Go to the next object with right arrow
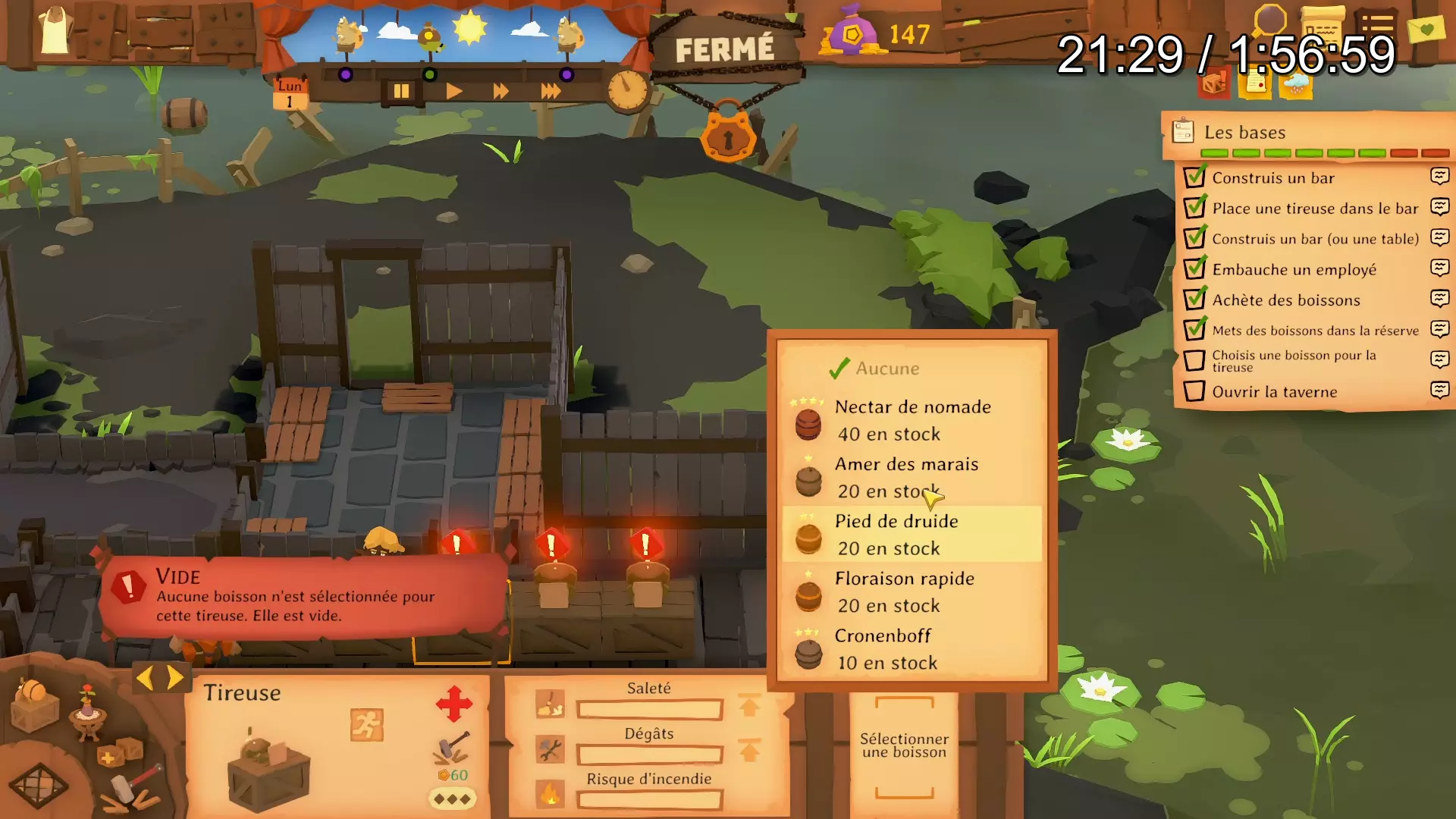The image size is (1456, 819). (177, 677)
